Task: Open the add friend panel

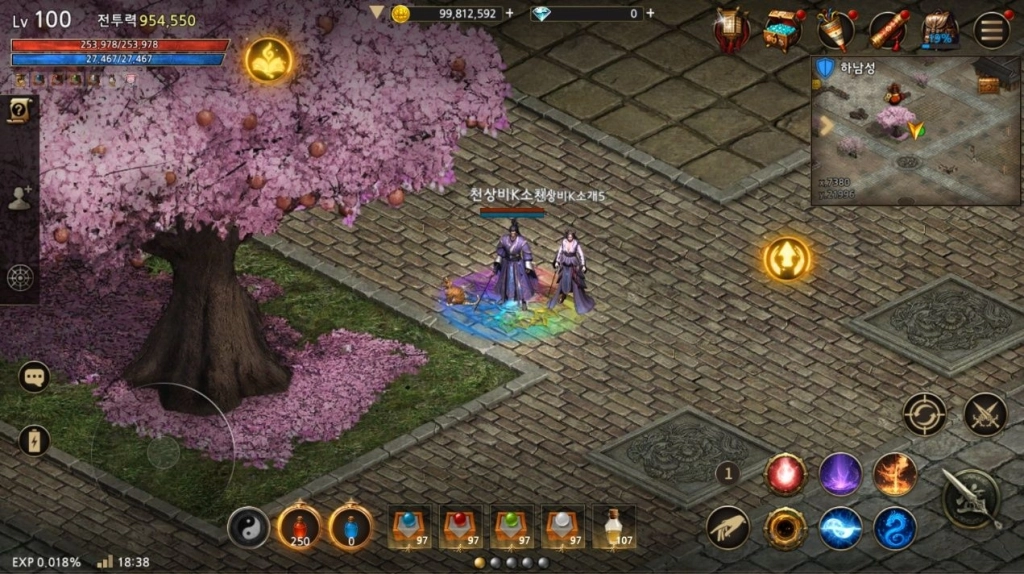Action: pyautogui.click(x=19, y=198)
